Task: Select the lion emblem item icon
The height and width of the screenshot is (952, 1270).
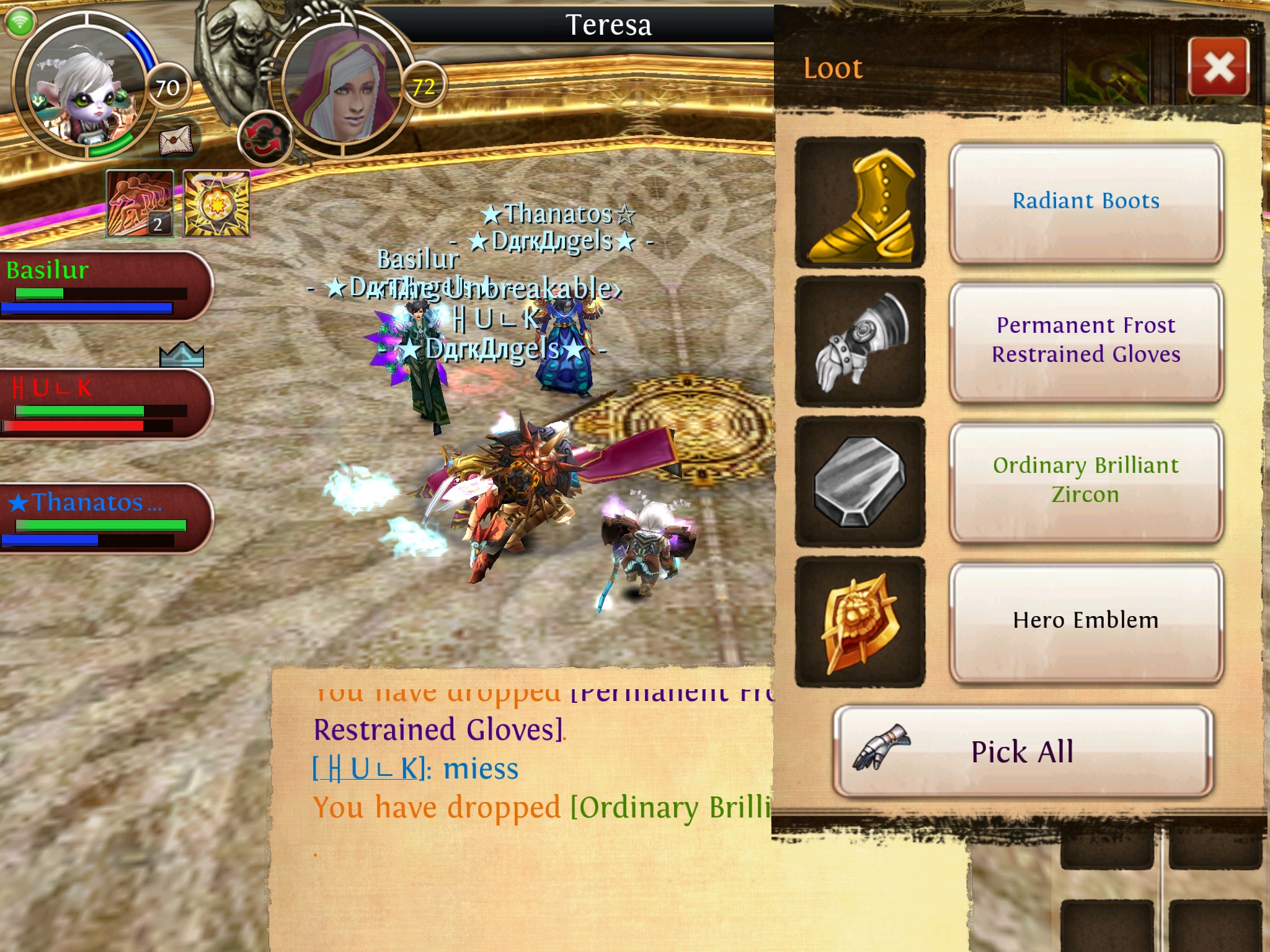Action: (x=860, y=622)
